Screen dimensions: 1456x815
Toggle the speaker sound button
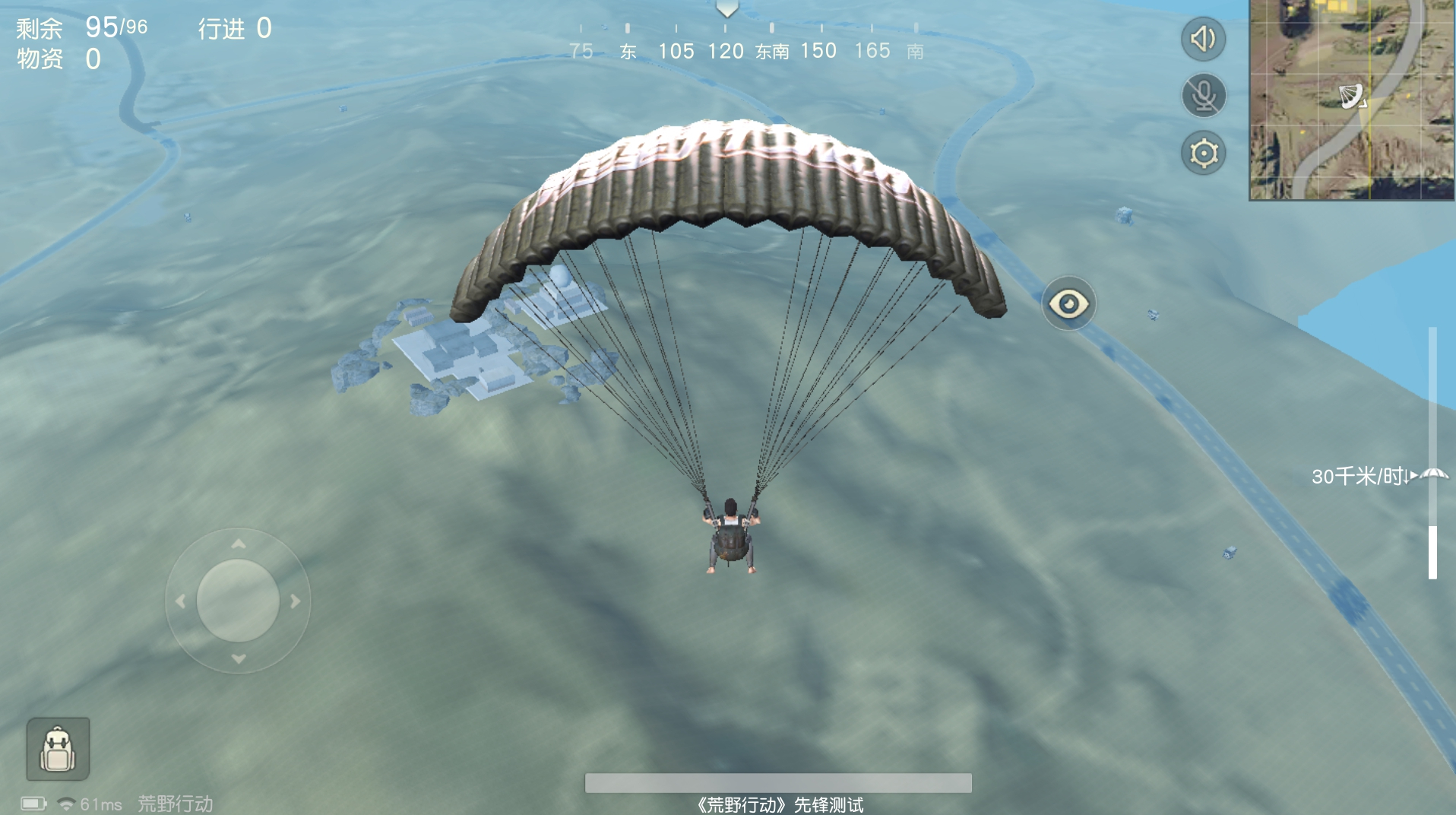[1203, 39]
